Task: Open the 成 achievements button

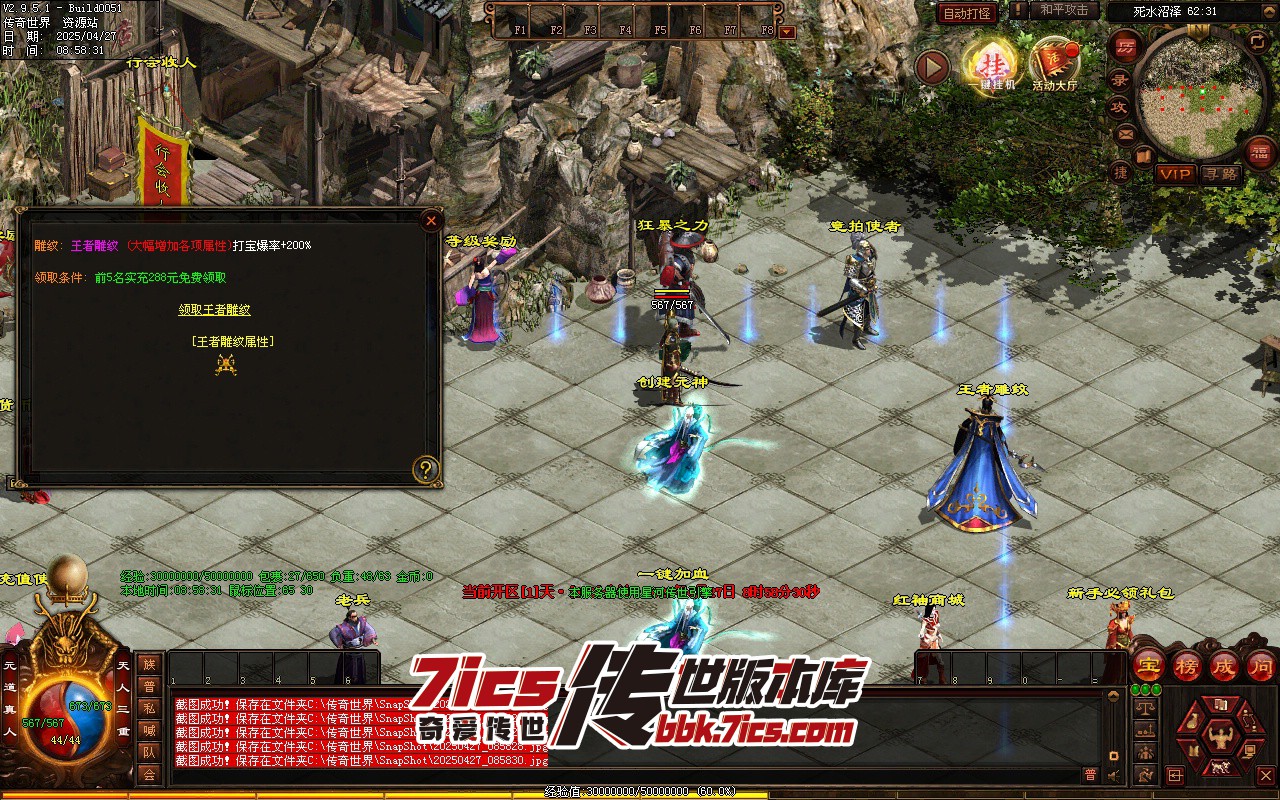Action: [1224, 665]
